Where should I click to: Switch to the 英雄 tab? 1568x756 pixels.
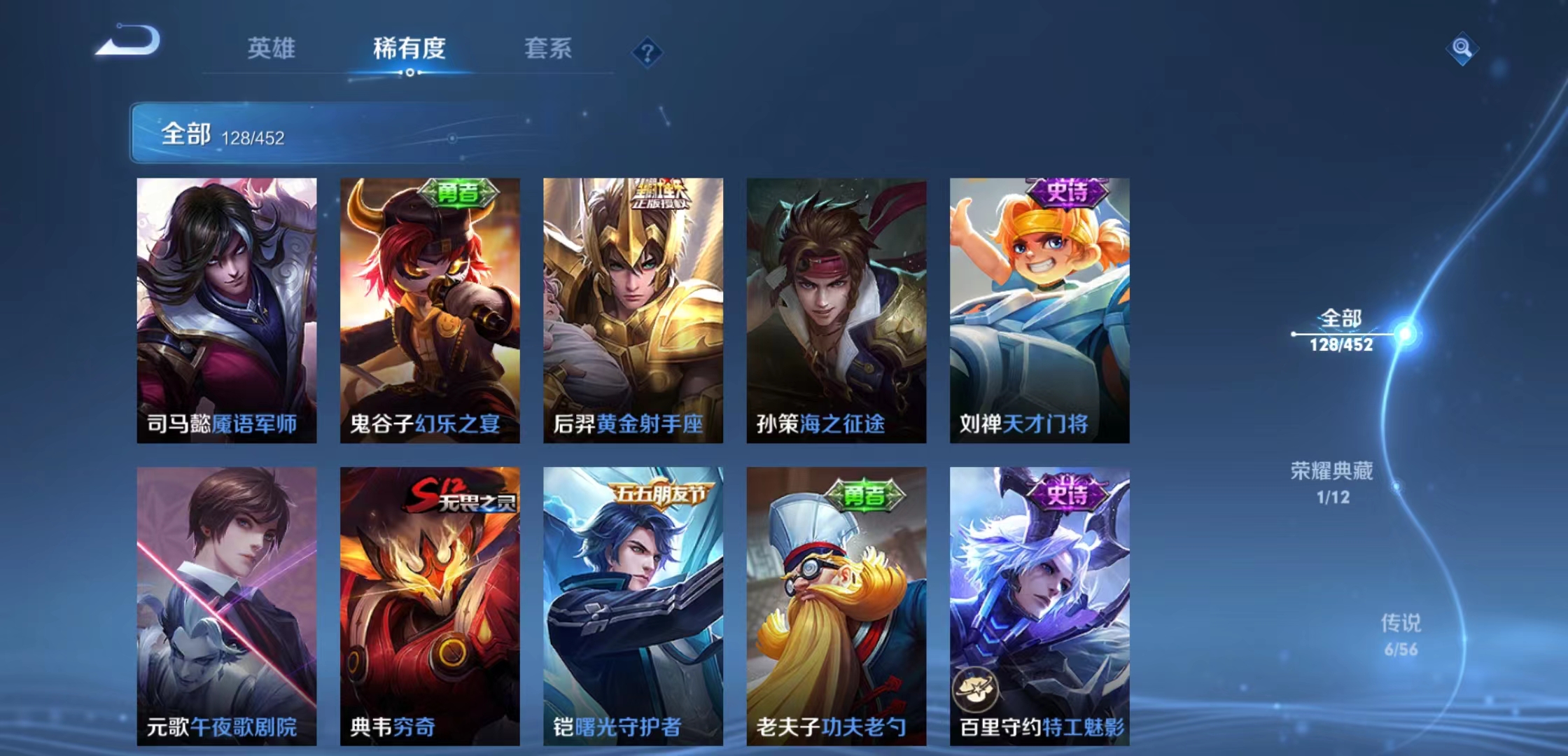click(x=272, y=49)
